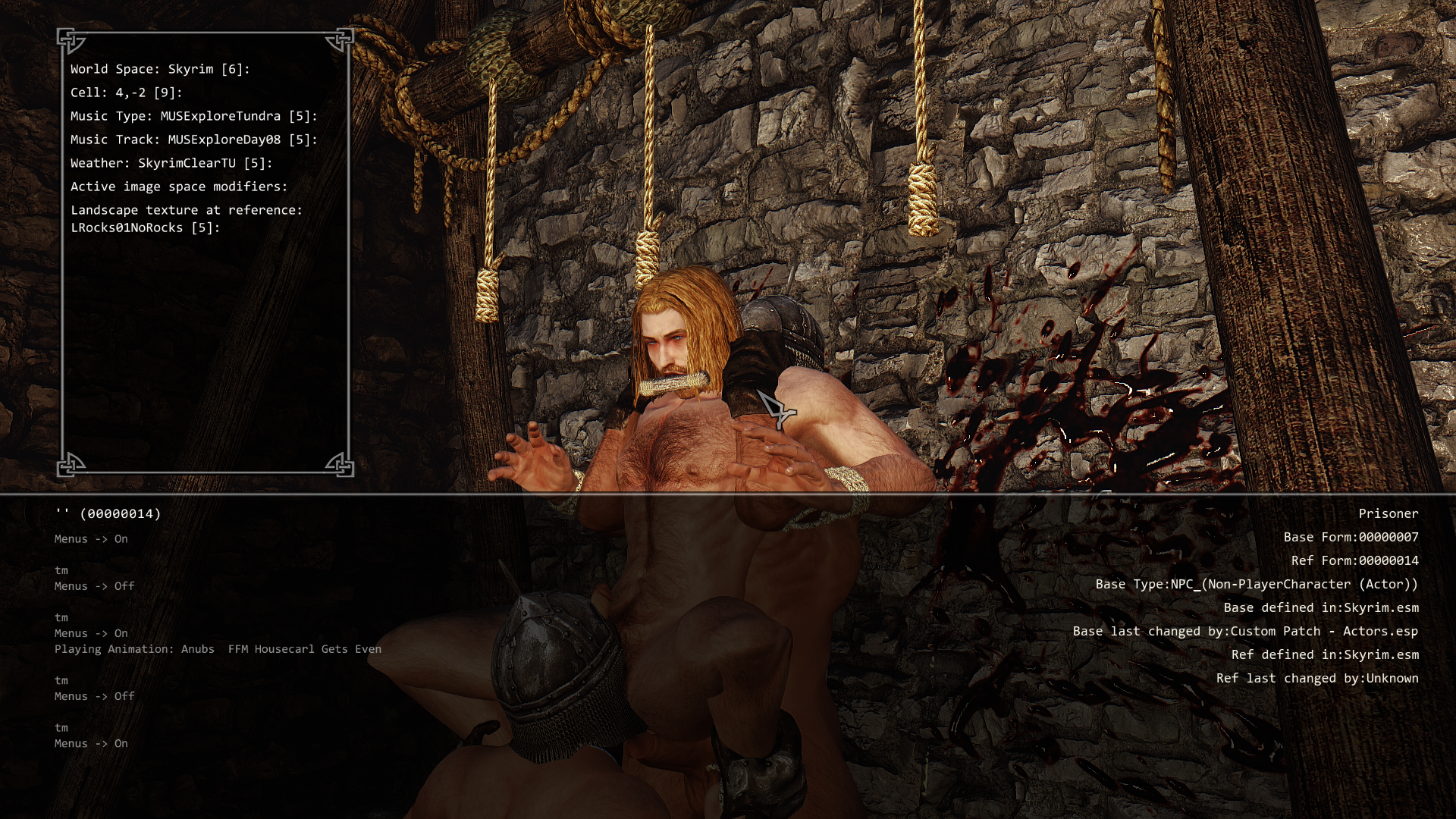Screen dimensions: 1456x819
Task: Open the Music Type MUSExploreTundra row
Action: [x=194, y=116]
